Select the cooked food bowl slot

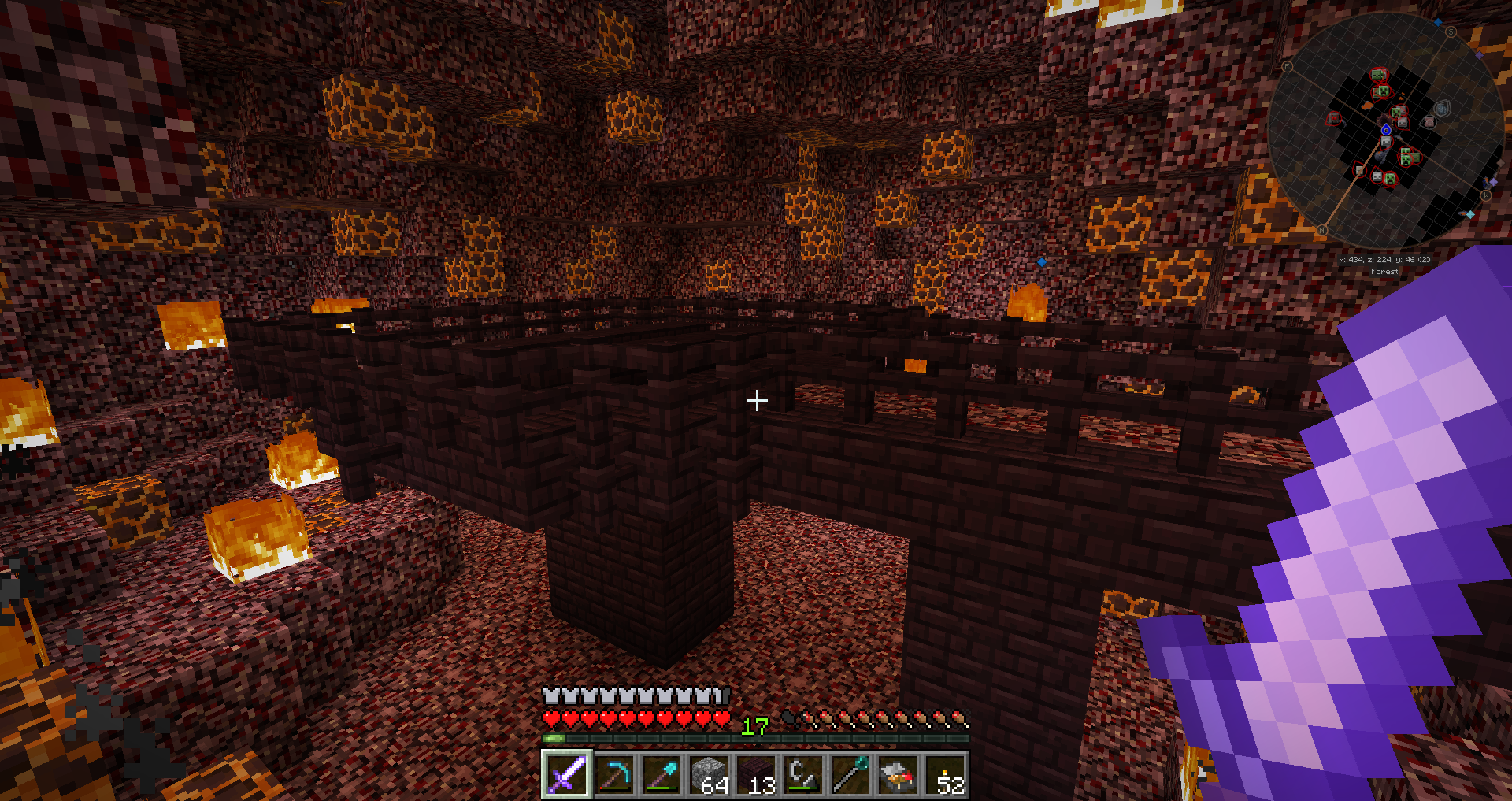[x=898, y=774]
